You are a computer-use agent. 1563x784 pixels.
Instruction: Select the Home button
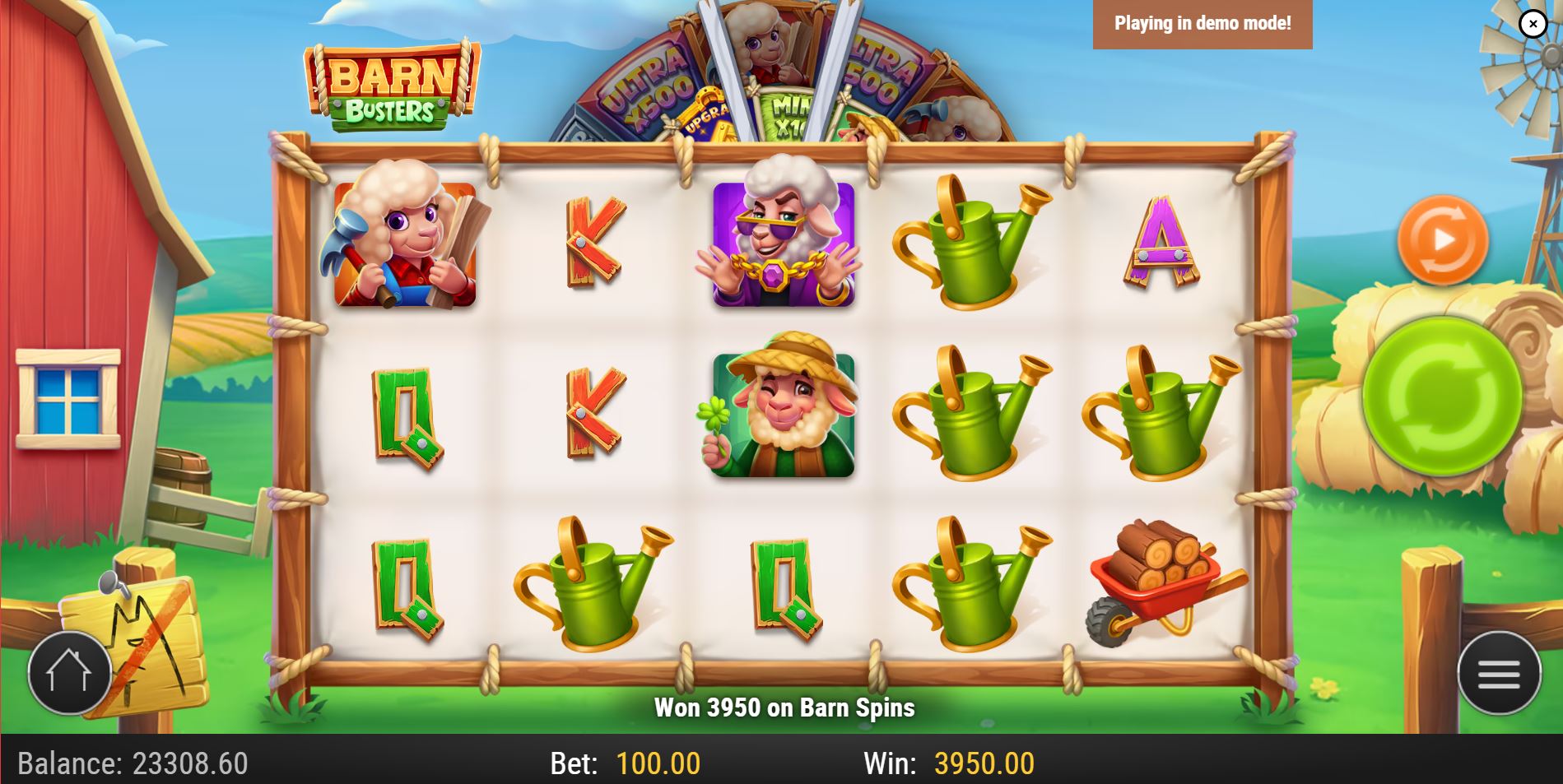[x=70, y=673]
